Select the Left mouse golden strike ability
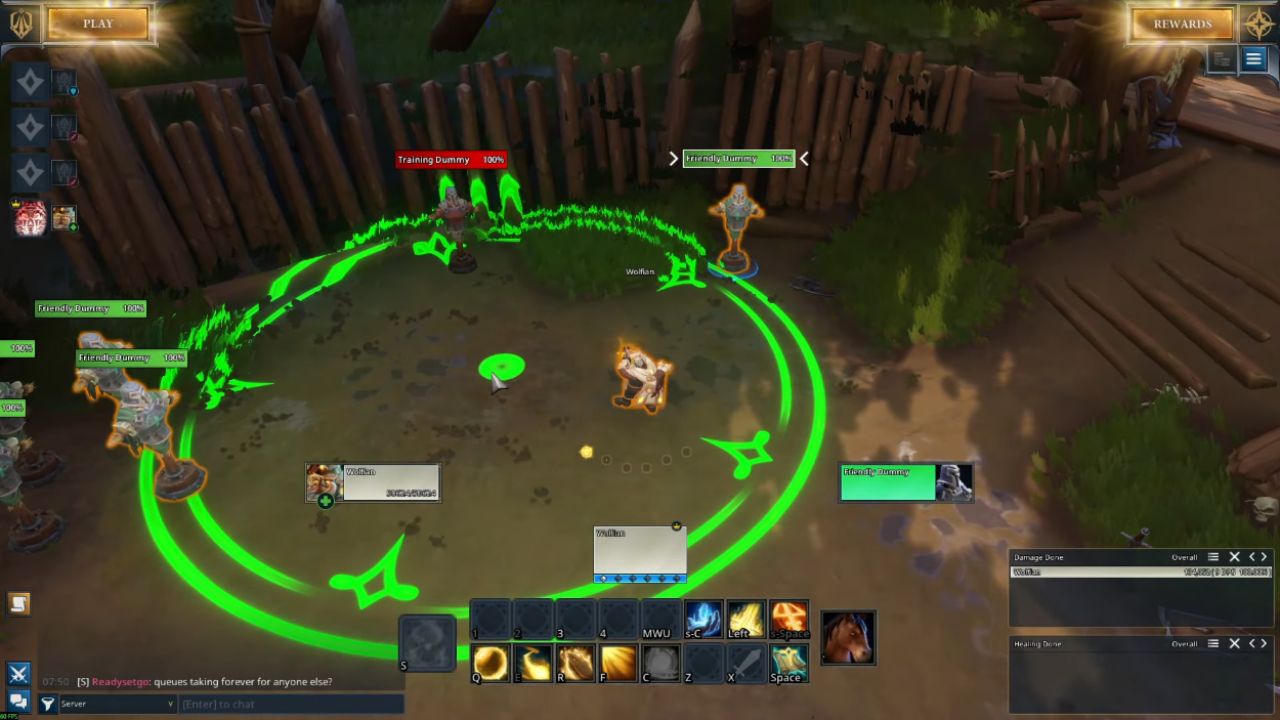 click(x=745, y=620)
